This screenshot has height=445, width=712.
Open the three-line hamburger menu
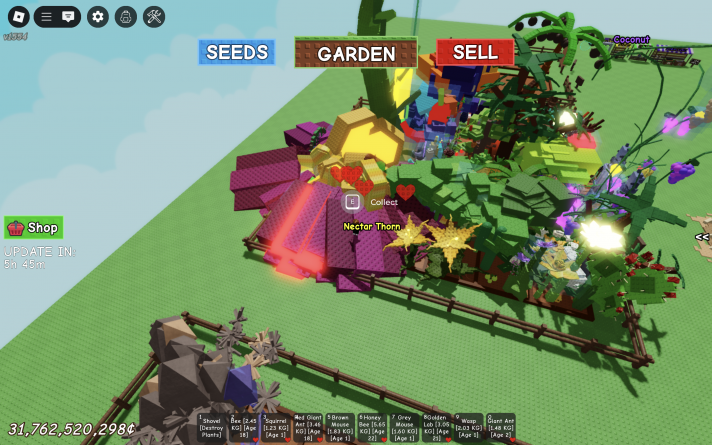[46, 17]
